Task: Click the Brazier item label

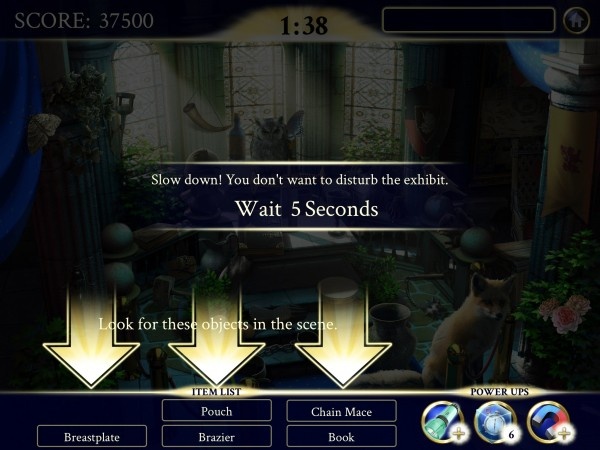Action: point(217,437)
